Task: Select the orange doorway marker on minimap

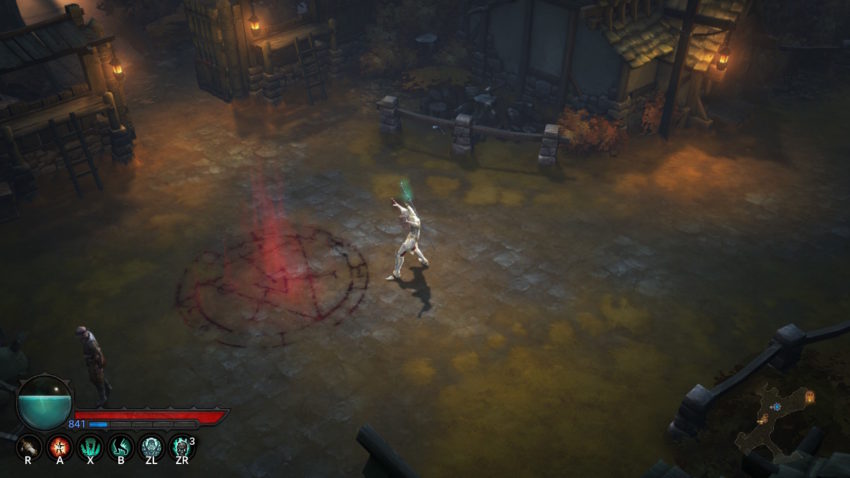Action: 809,397
